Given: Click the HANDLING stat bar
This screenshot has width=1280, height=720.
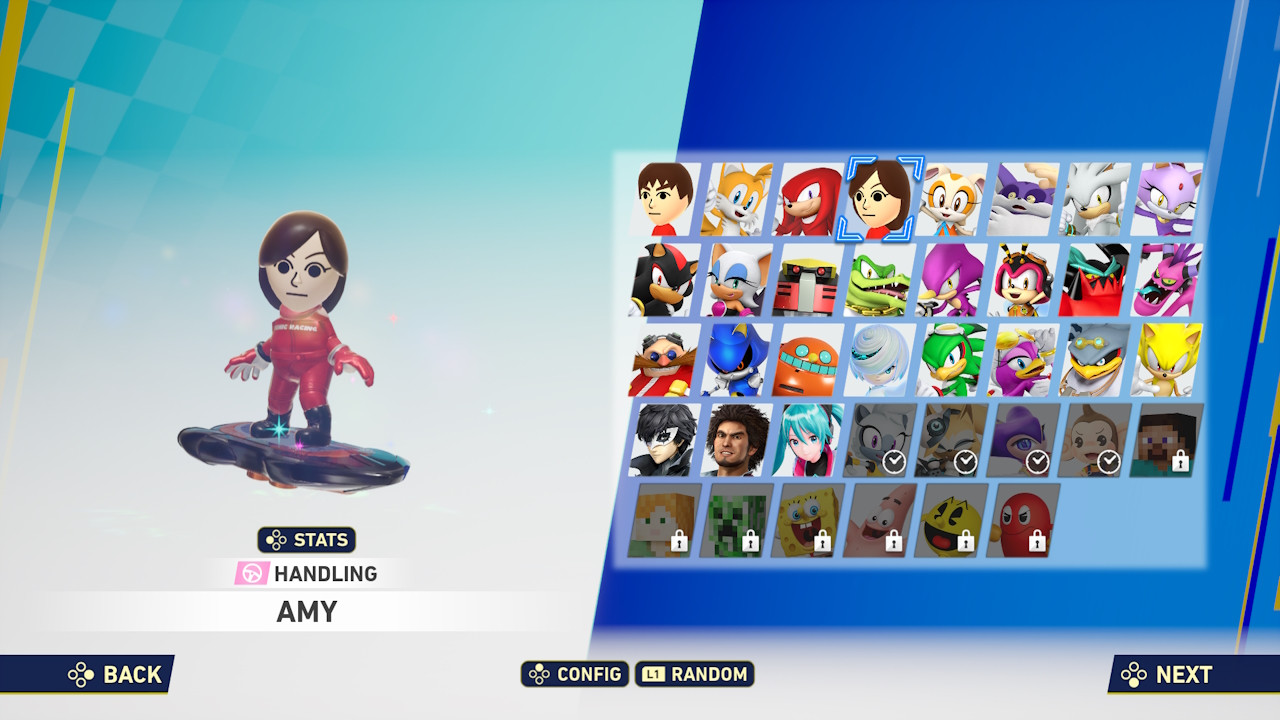Looking at the screenshot, I should 305,573.
